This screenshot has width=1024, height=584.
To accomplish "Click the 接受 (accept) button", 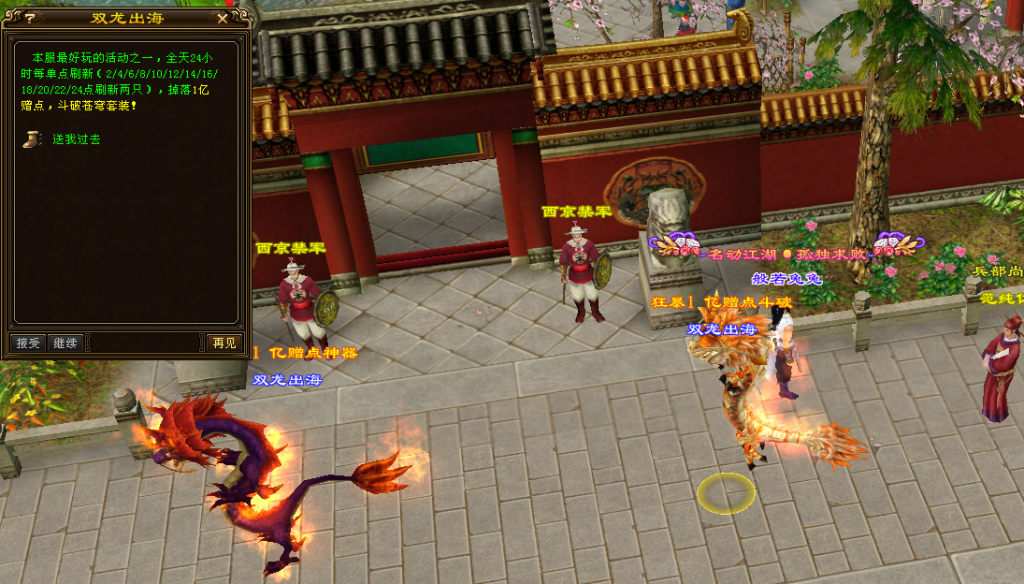I will click(x=27, y=343).
